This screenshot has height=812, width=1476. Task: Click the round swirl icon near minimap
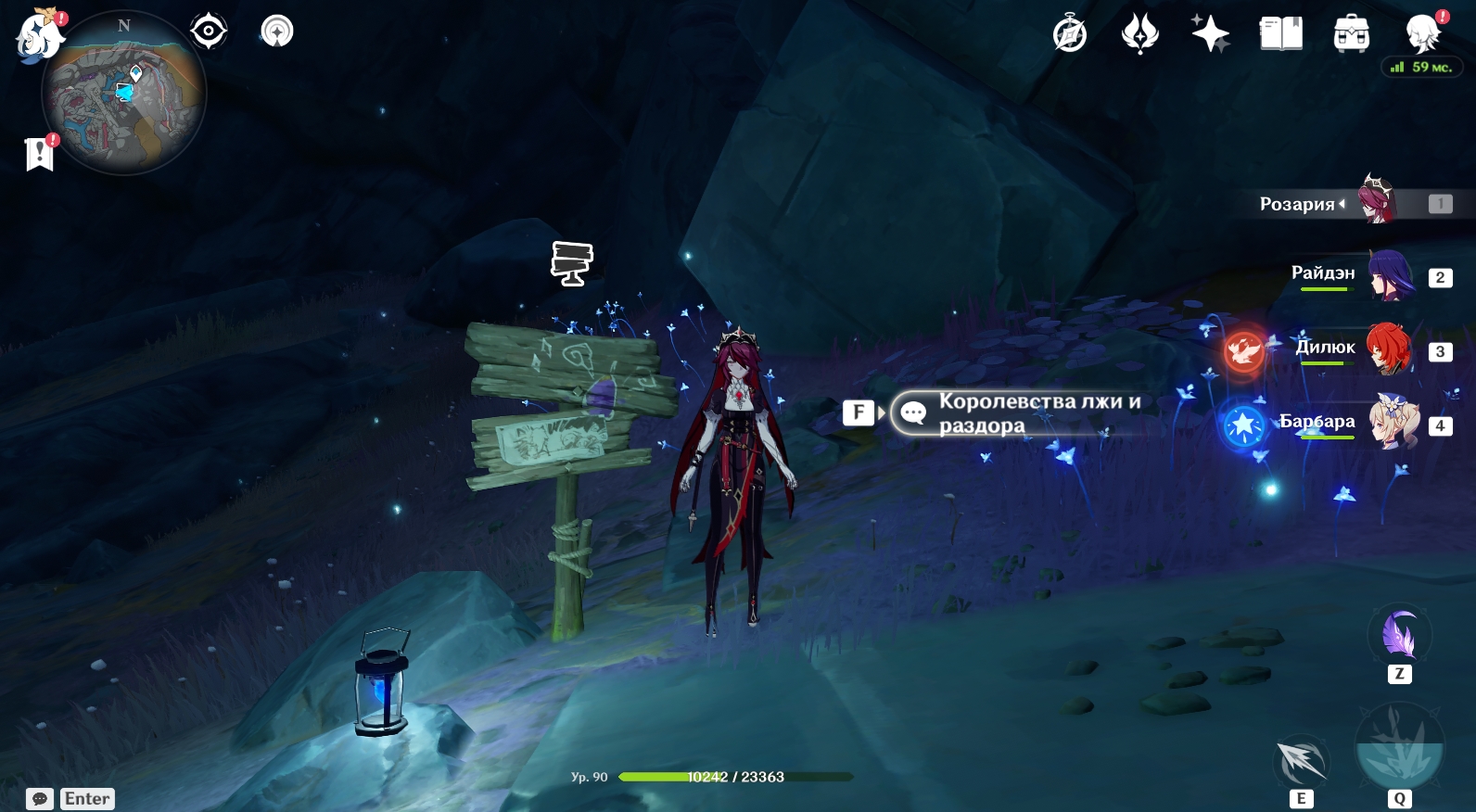click(276, 32)
